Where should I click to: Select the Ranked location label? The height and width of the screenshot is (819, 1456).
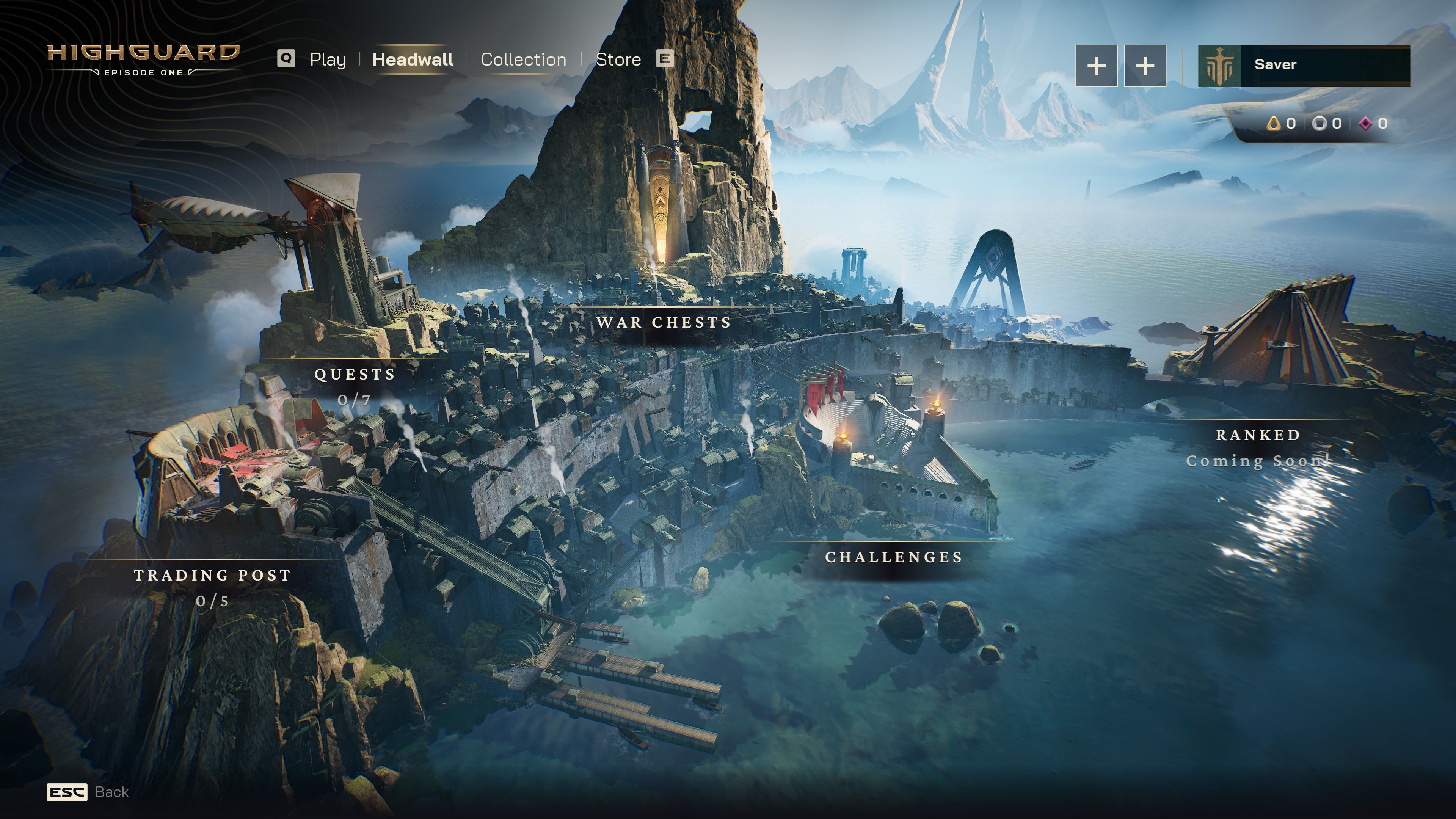point(1258,435)
